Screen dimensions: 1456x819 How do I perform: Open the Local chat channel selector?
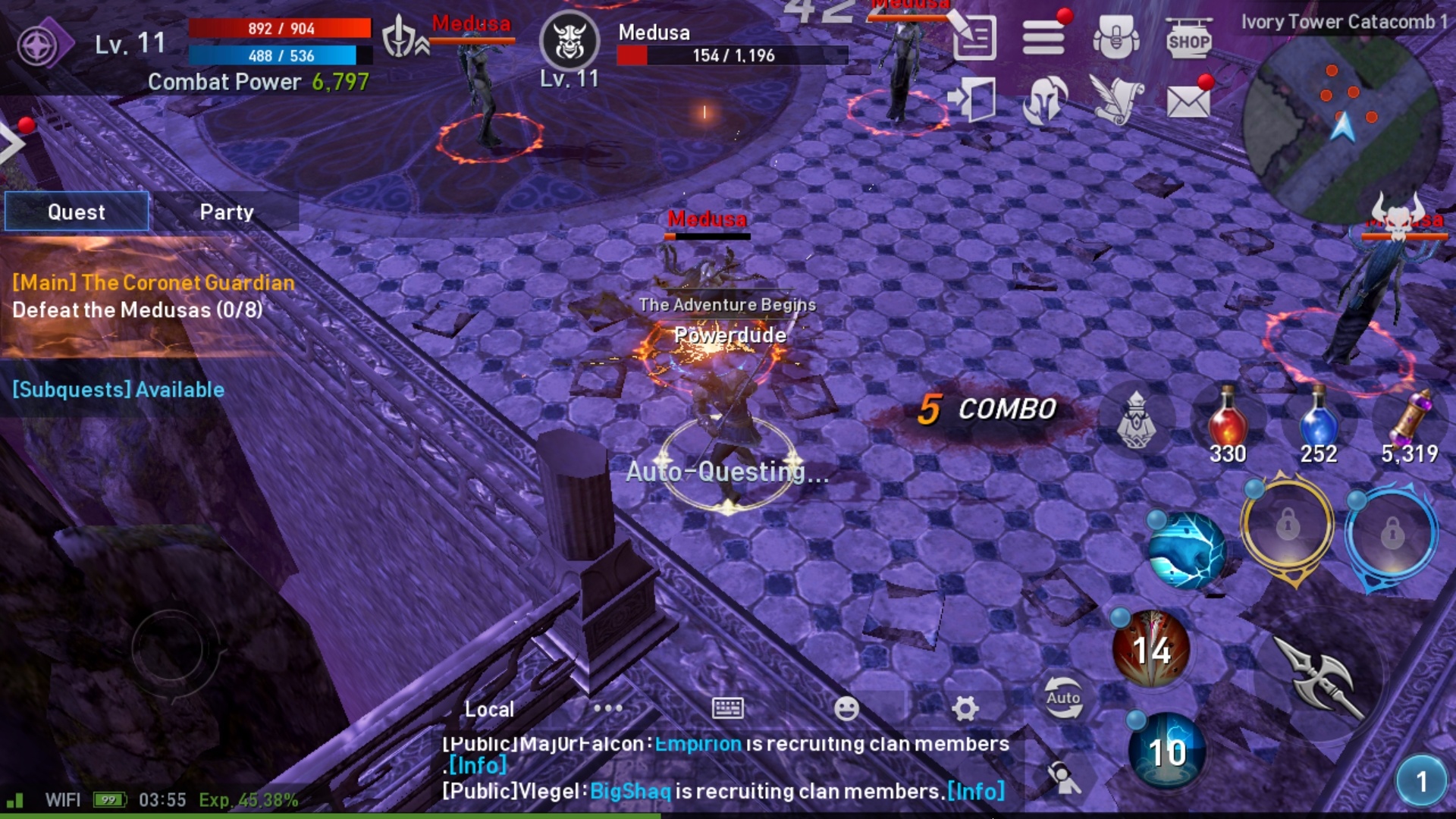pyautogui.click(x=488, y=708)
